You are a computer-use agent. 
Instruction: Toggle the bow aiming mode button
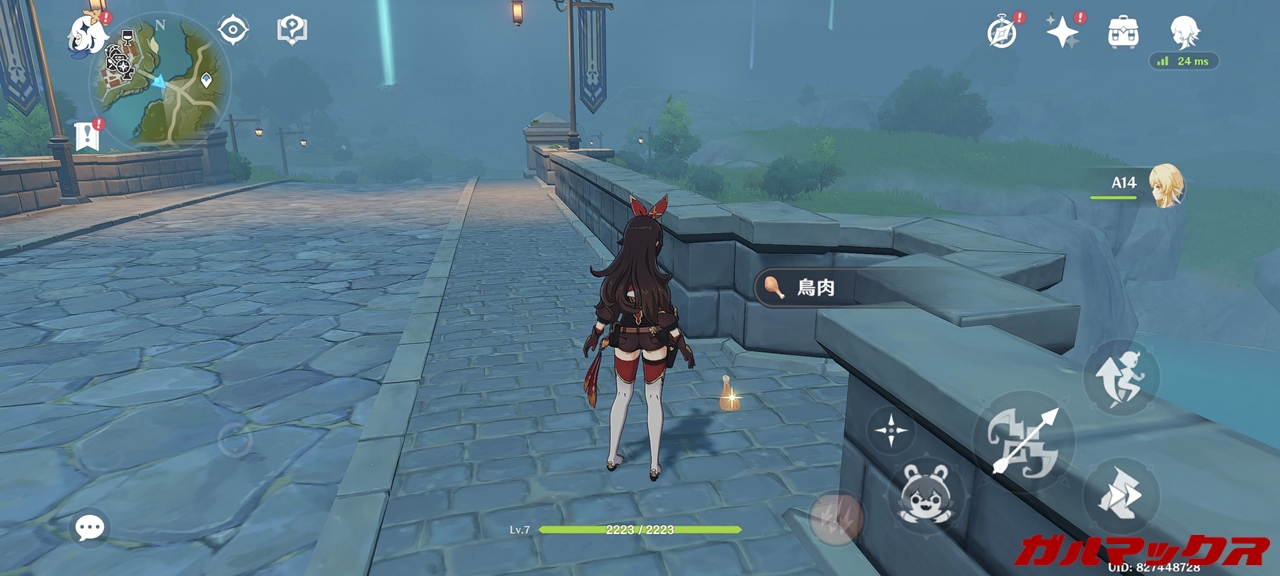click(890, 431)
